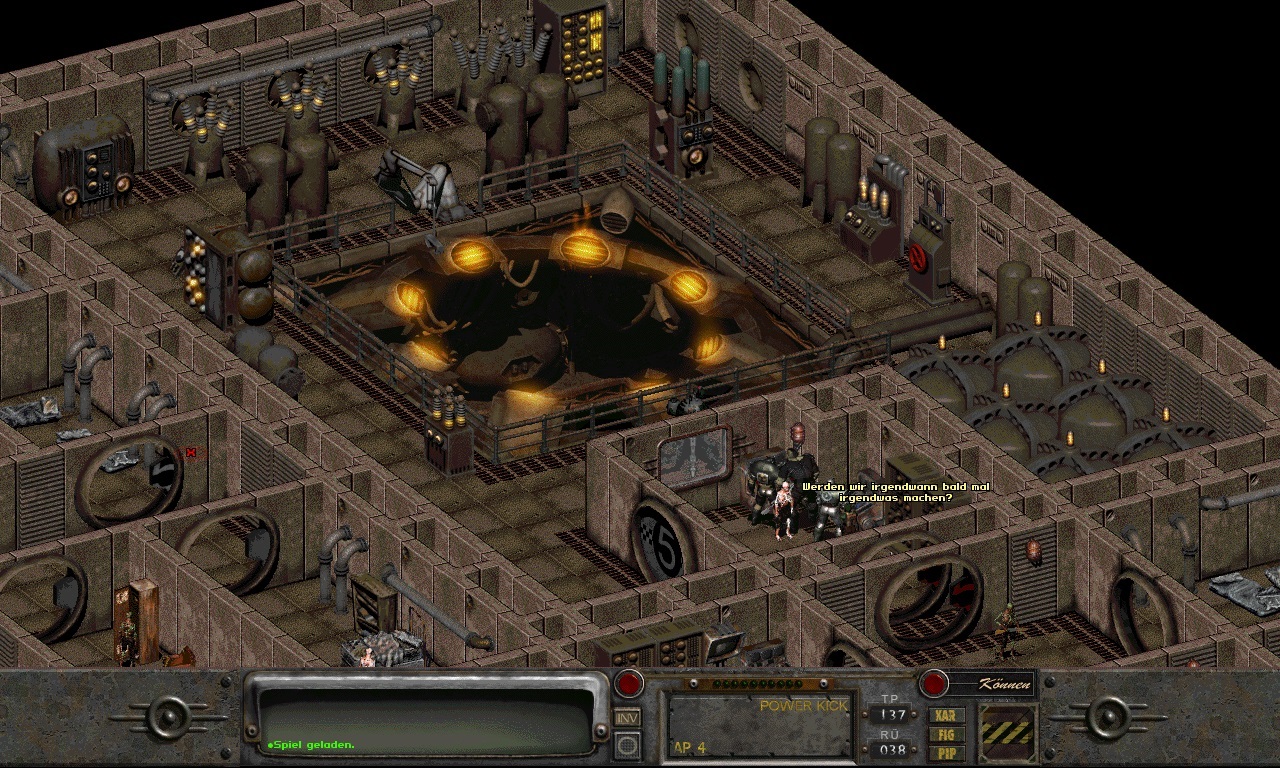Open the inventory with the INV button
The image size is (1280, 768).
[628, 717]
